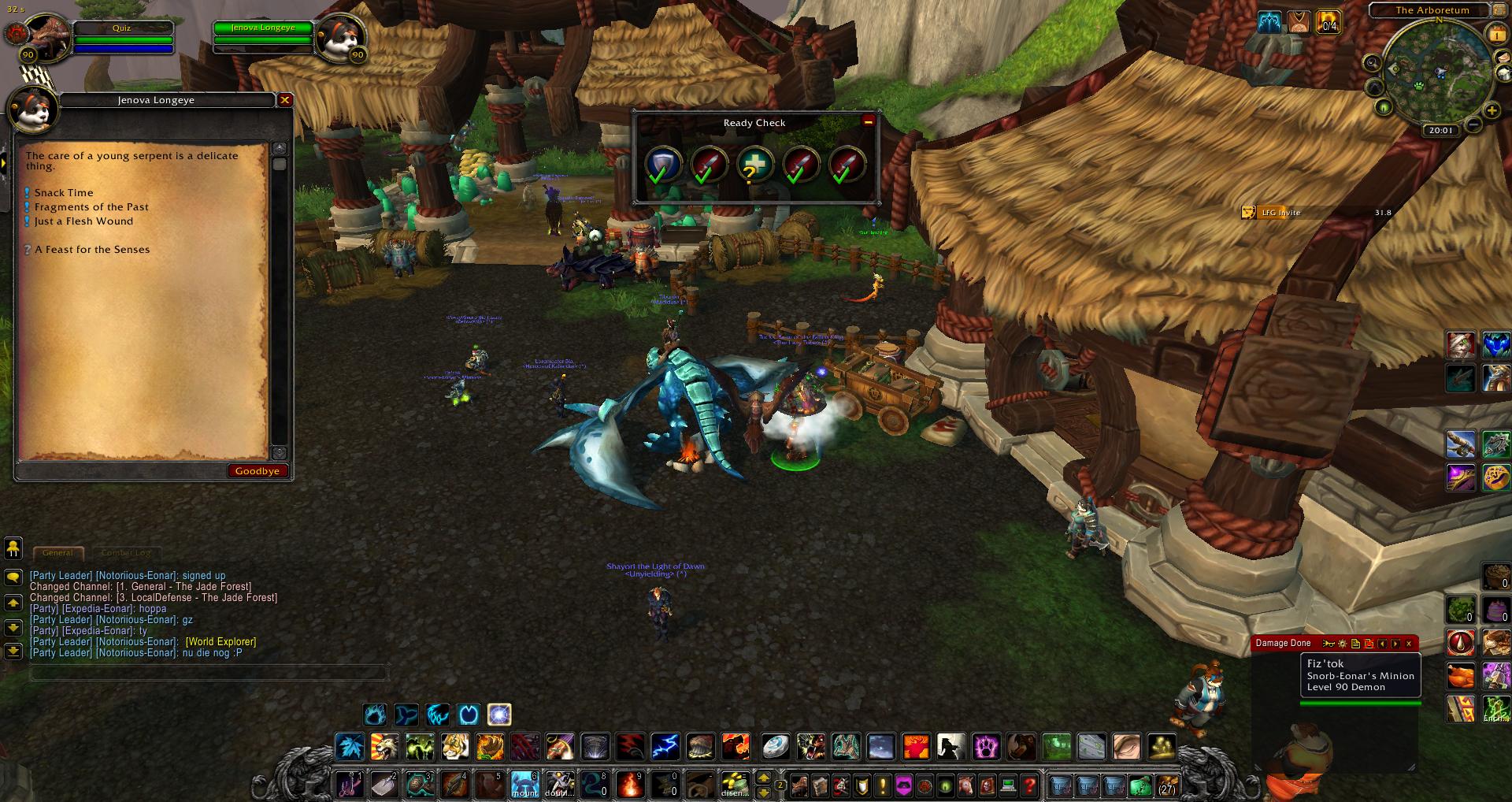The image size is (1512, 802).
Task: Minimize the Ready Check window
Action: tap(868, 121)
